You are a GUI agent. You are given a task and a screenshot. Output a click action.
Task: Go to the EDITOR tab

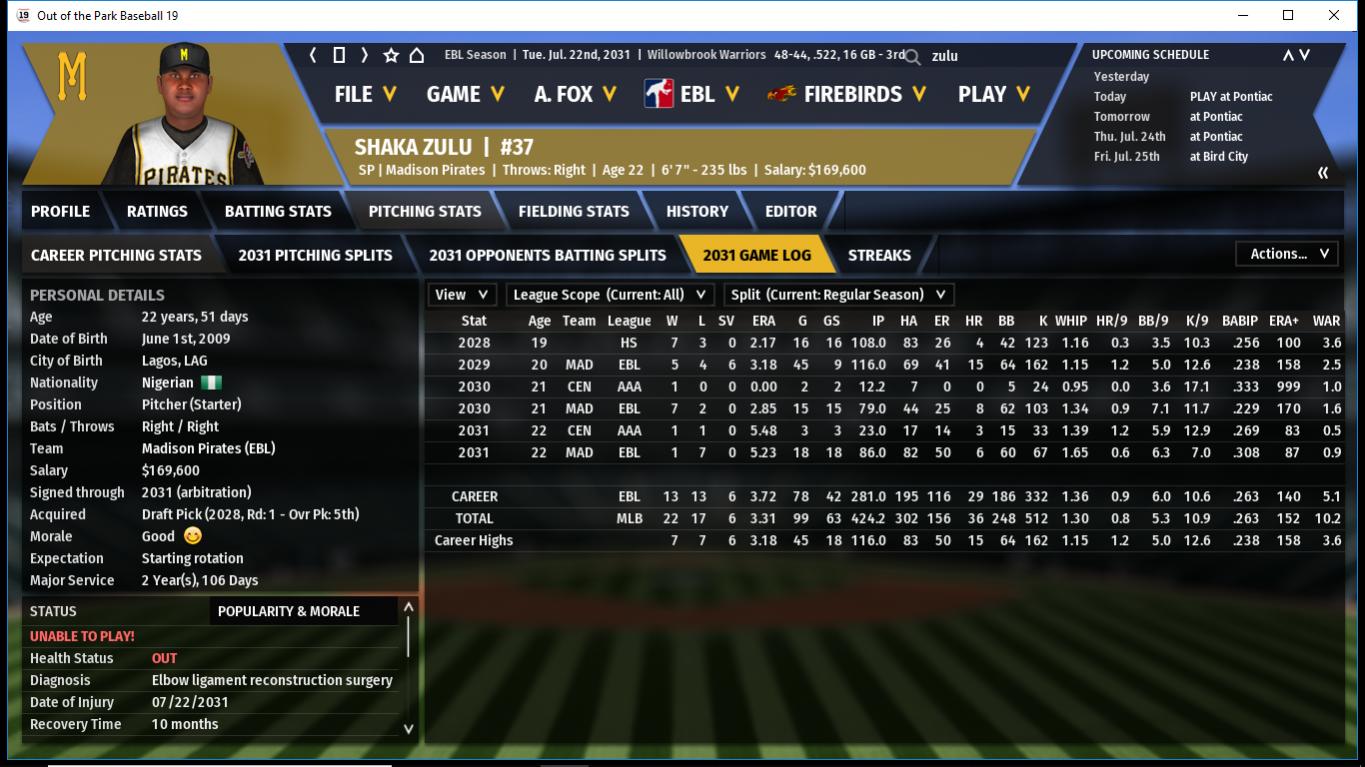pyautogui.click(x=790, y=211)
